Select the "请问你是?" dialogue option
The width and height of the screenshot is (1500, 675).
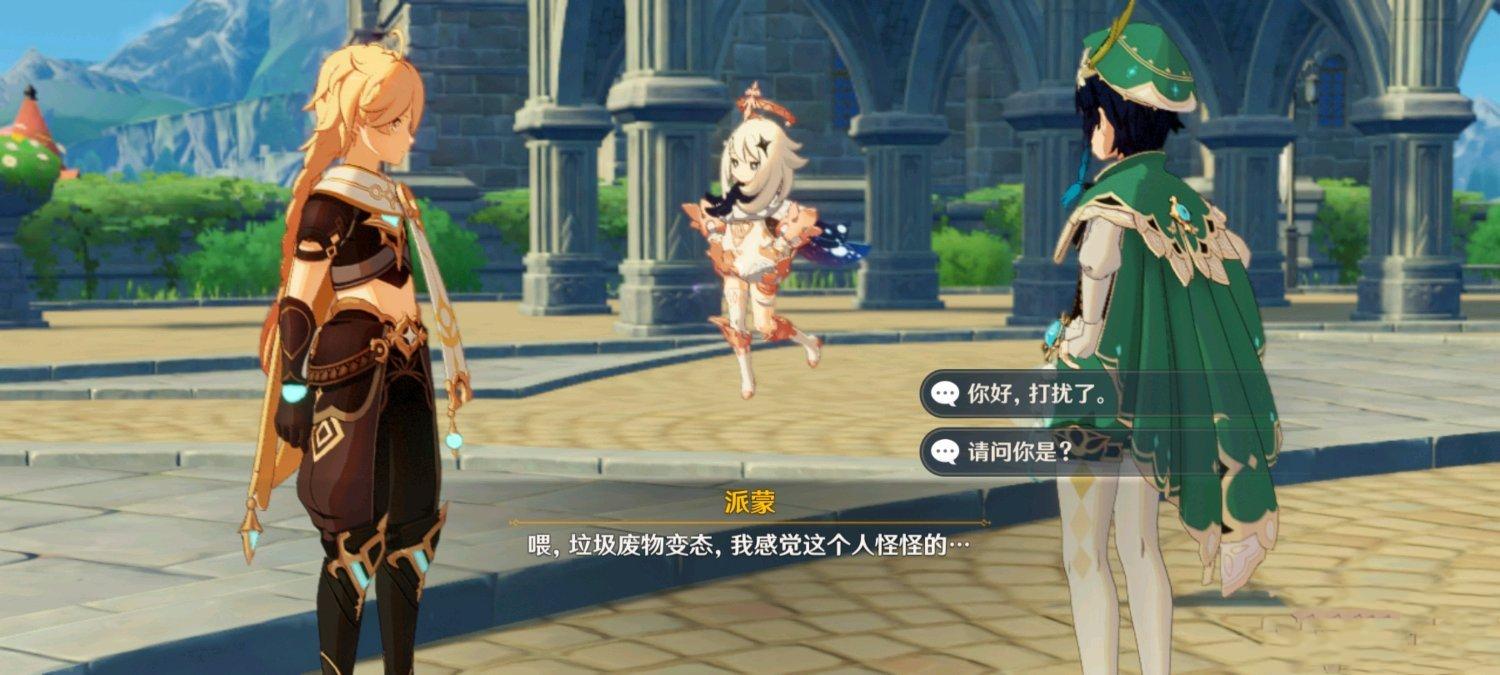(x=1018, y=452)
